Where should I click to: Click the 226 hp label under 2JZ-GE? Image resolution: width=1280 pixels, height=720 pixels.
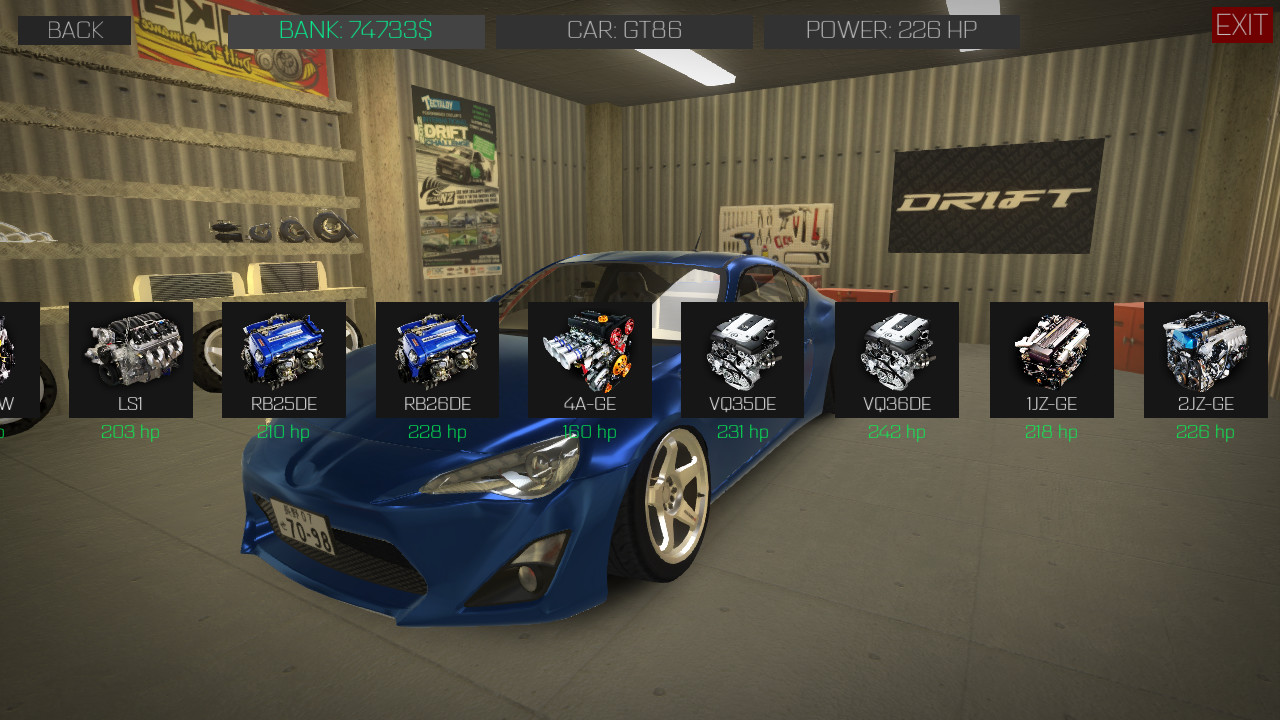(1204, 432)
